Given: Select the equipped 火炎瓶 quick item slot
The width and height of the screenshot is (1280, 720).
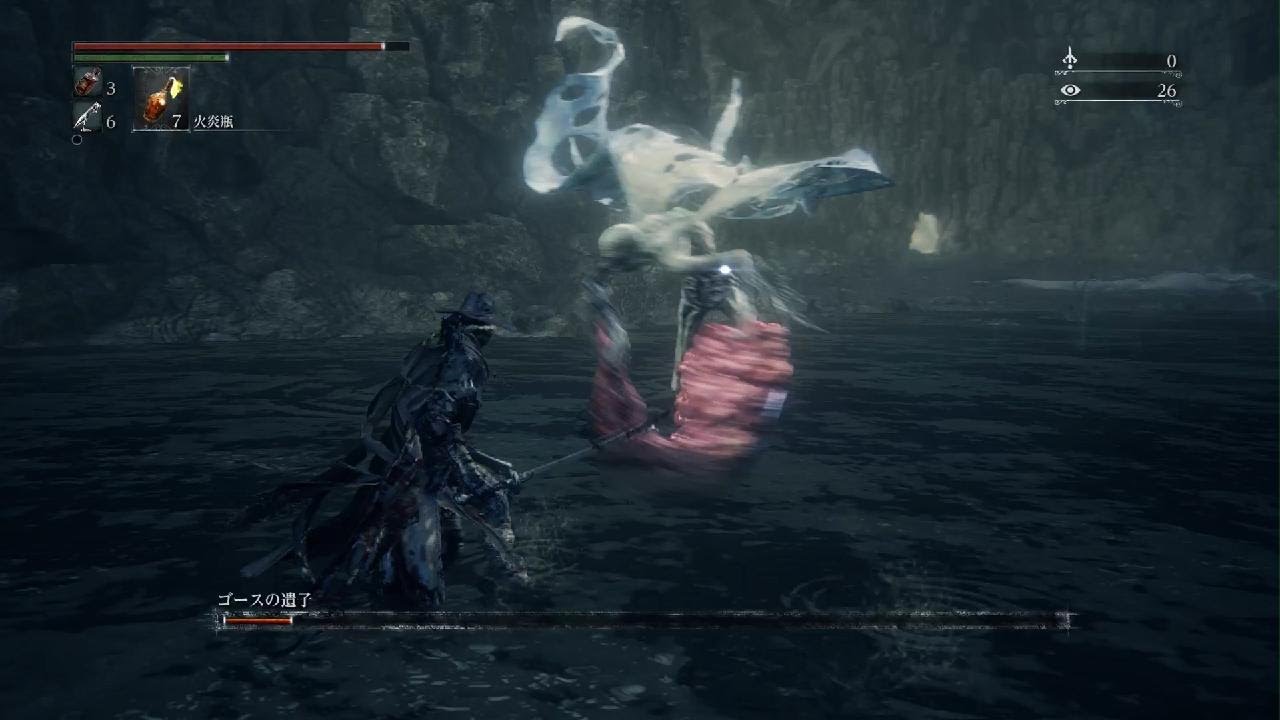Looking at the screenshot, I should pyautogui.click(x=160, y=100).
